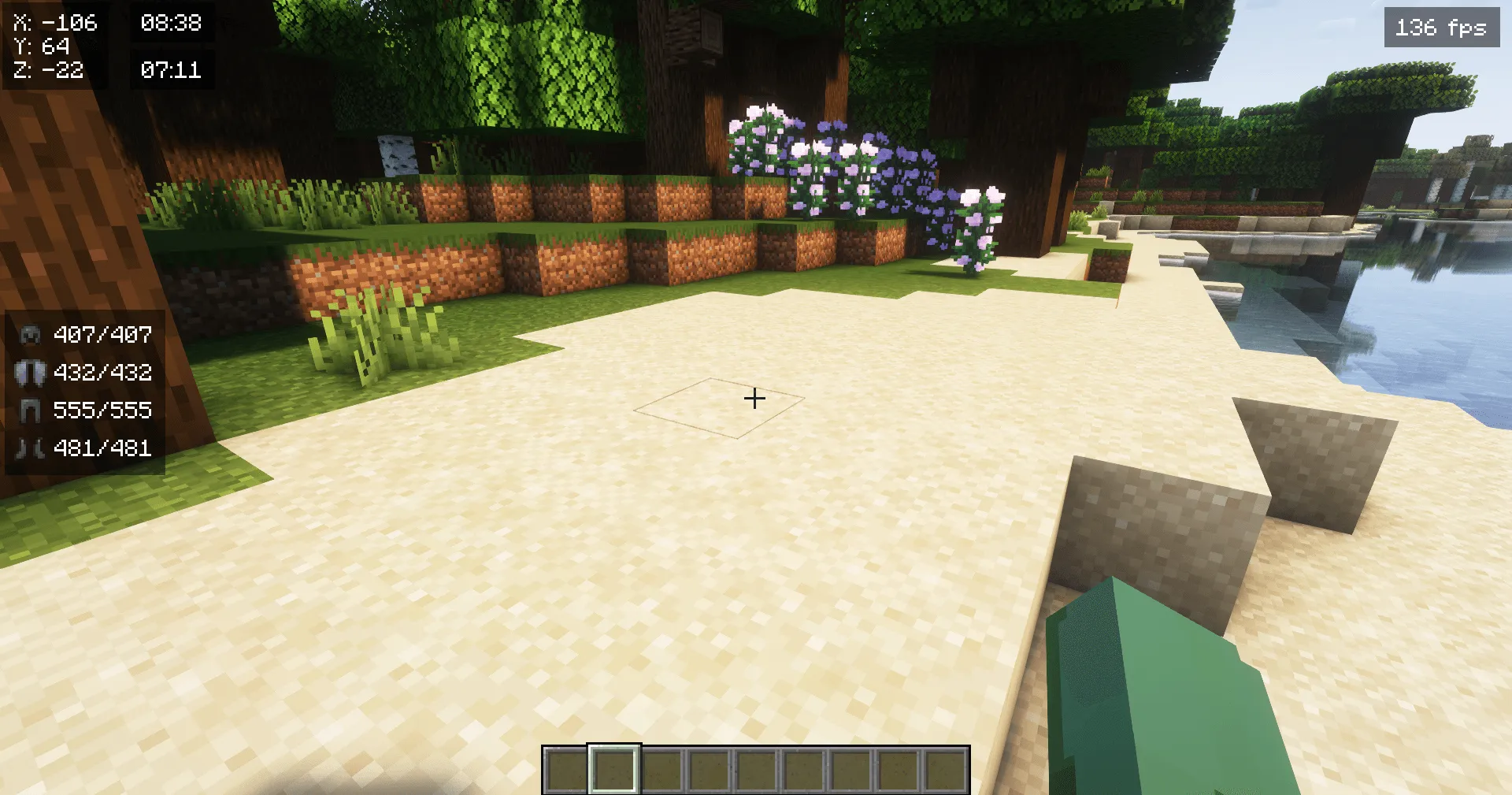Click the crosshair at screen center

(x=755, y=399)
